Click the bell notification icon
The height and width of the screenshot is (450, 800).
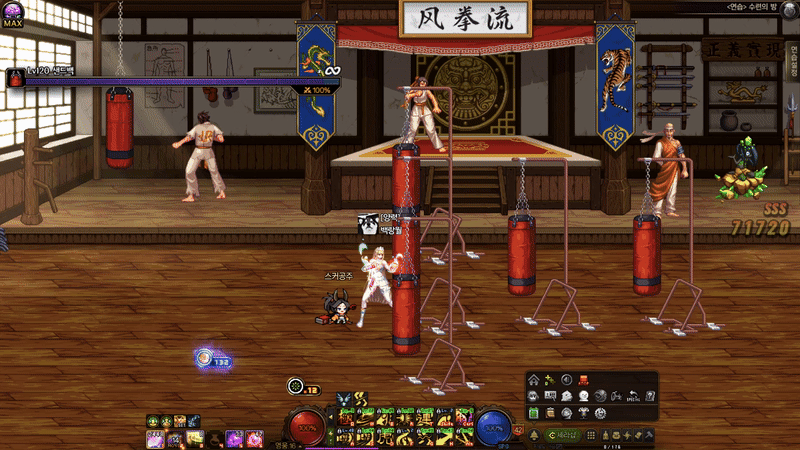pyautogui.click(x=534, y=435)
